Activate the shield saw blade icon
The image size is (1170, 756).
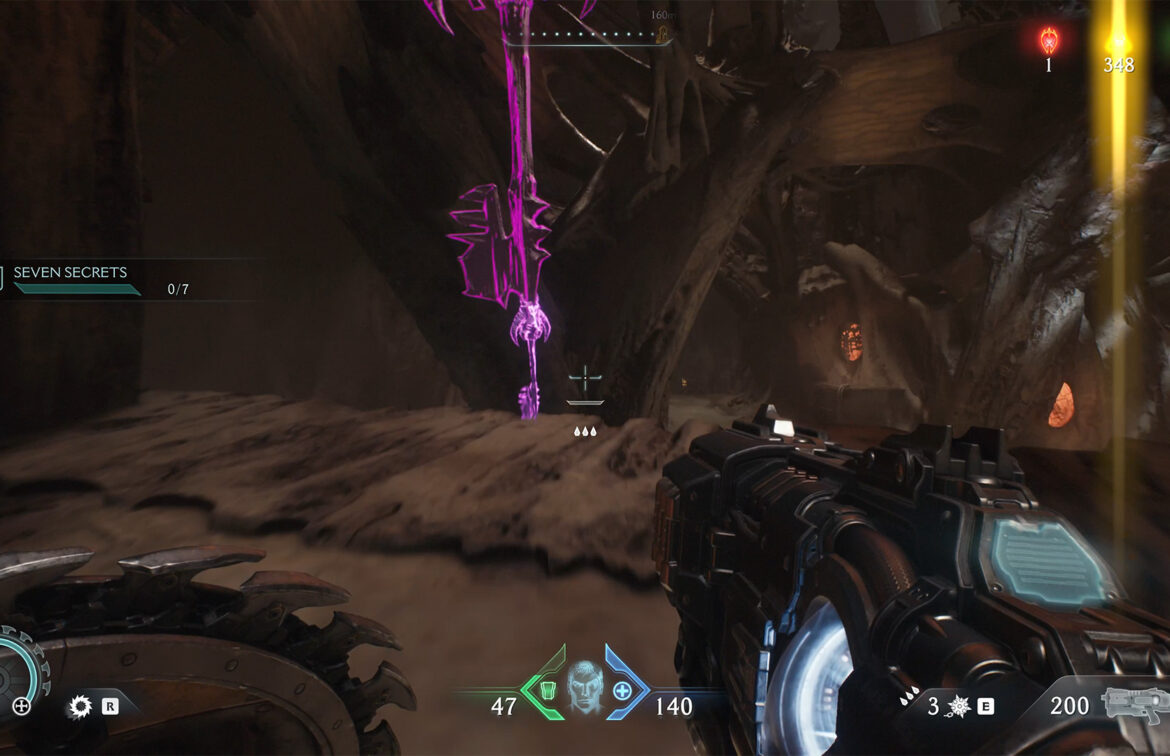pyautogui.click(x=79, y=707)
